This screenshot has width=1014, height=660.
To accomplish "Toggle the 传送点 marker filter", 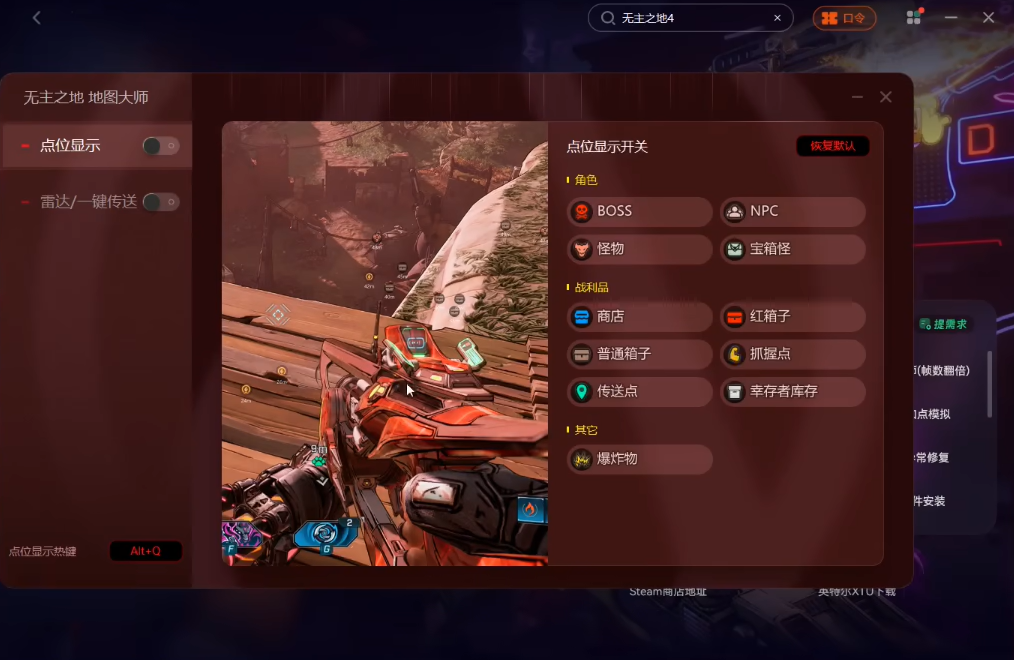I will pyautogui.click(x=640, y=391).
